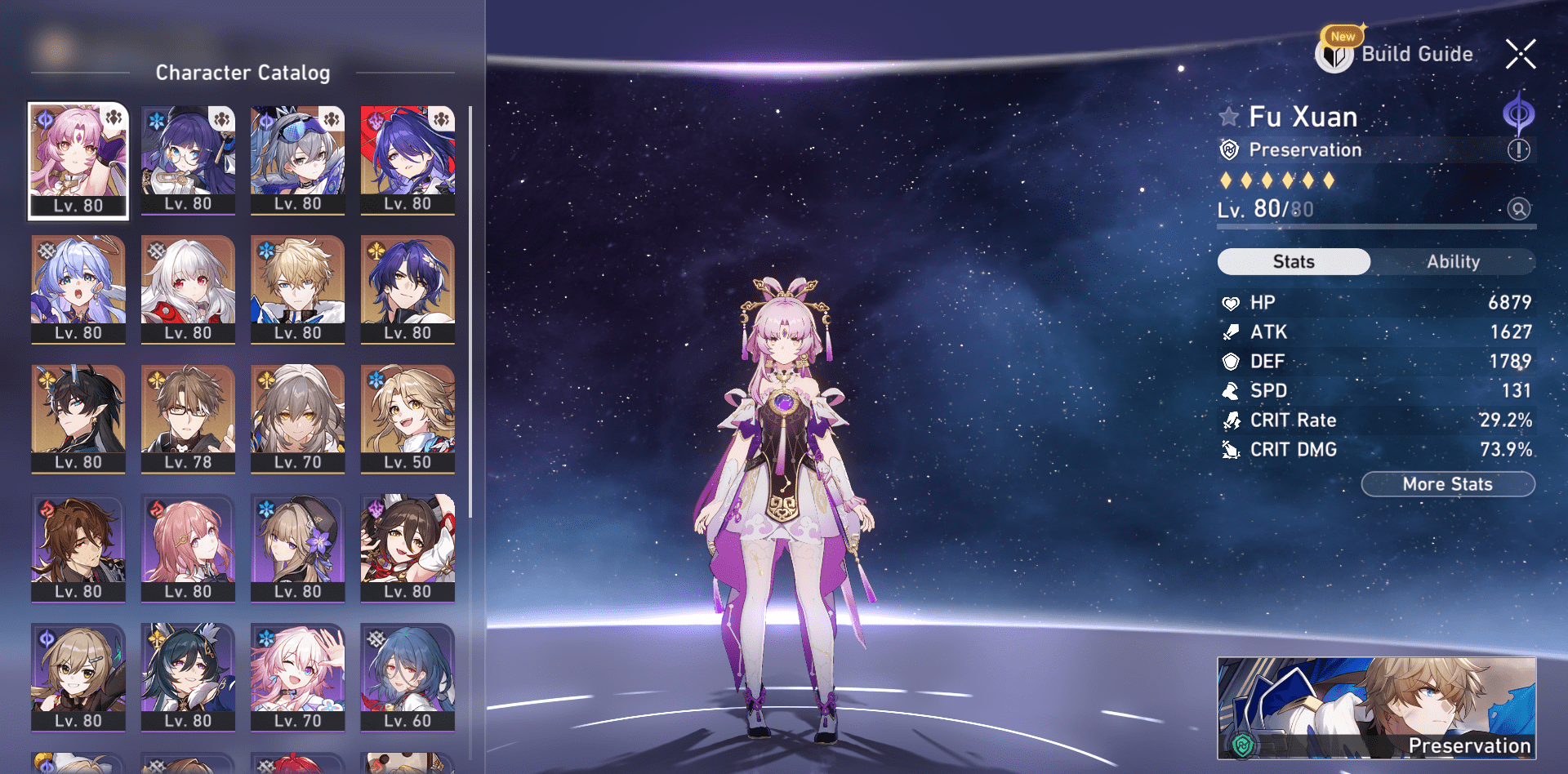
Task: Select Silver Wolf's character portrait
Action: (298, 159)
